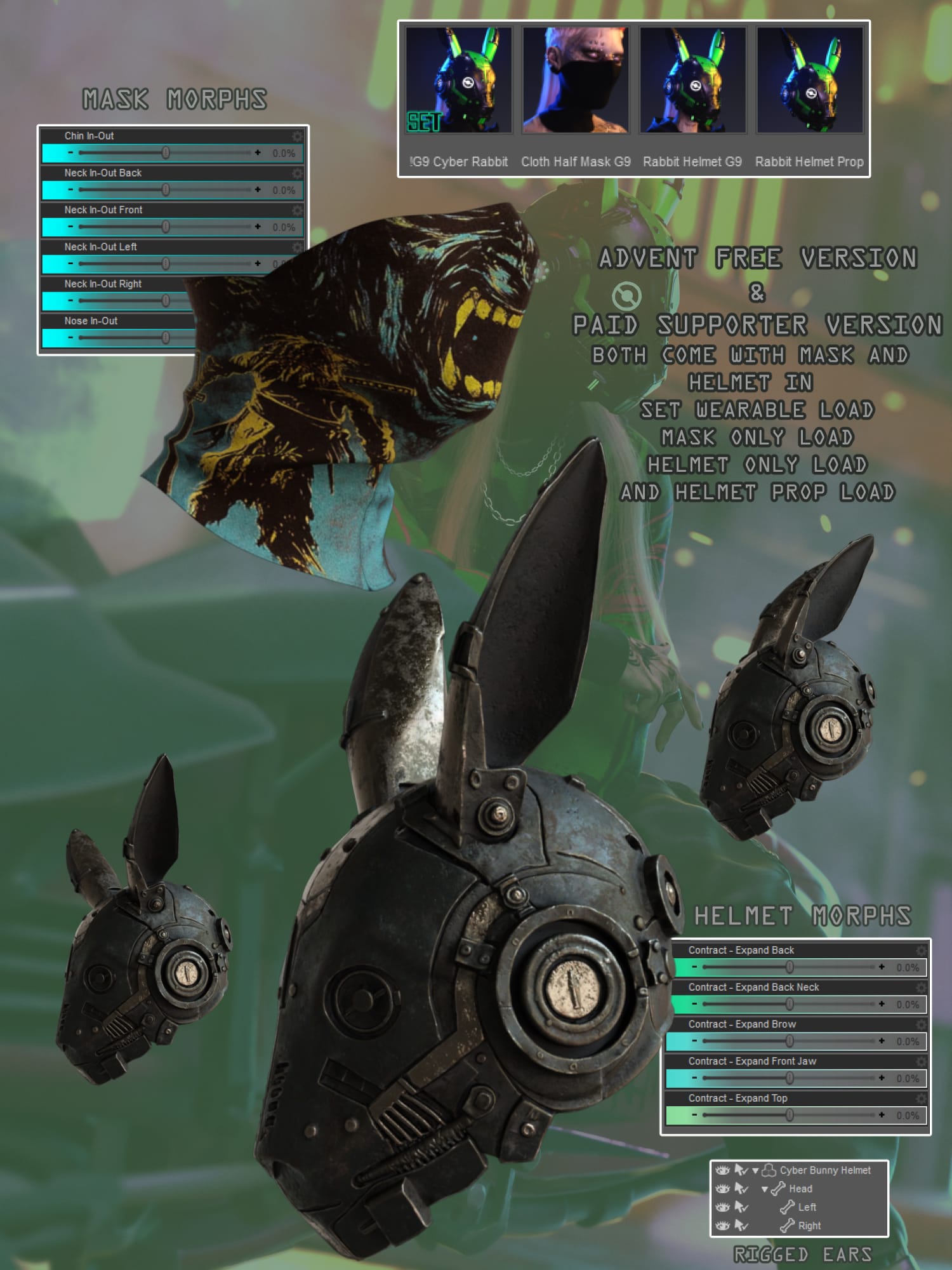
Task: Click the minus button on Neck In-Out Front
Action: click(70, 226)
